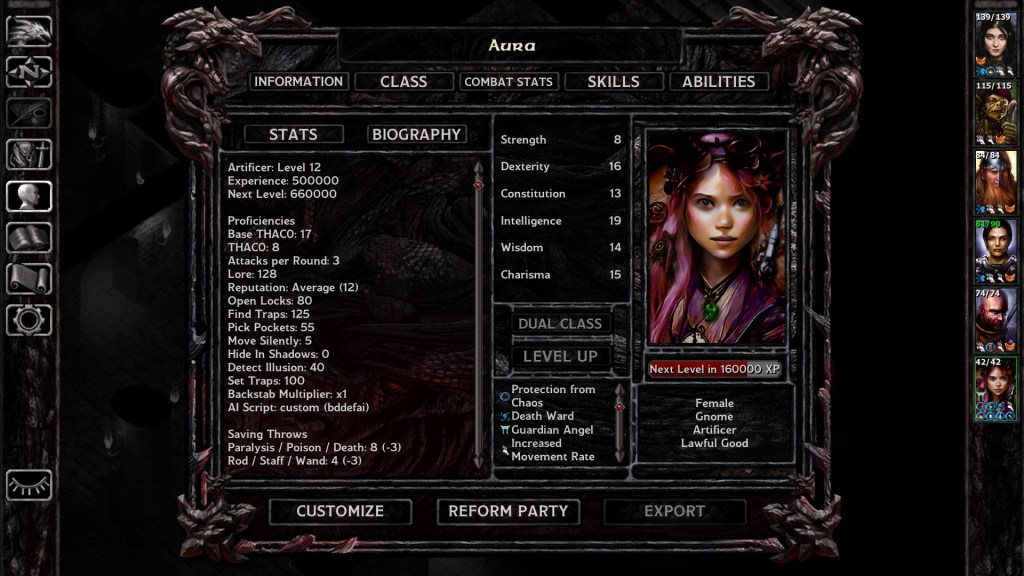Open the spellbook icon in sidebar

pyautogui.click(x=29, y=238)
